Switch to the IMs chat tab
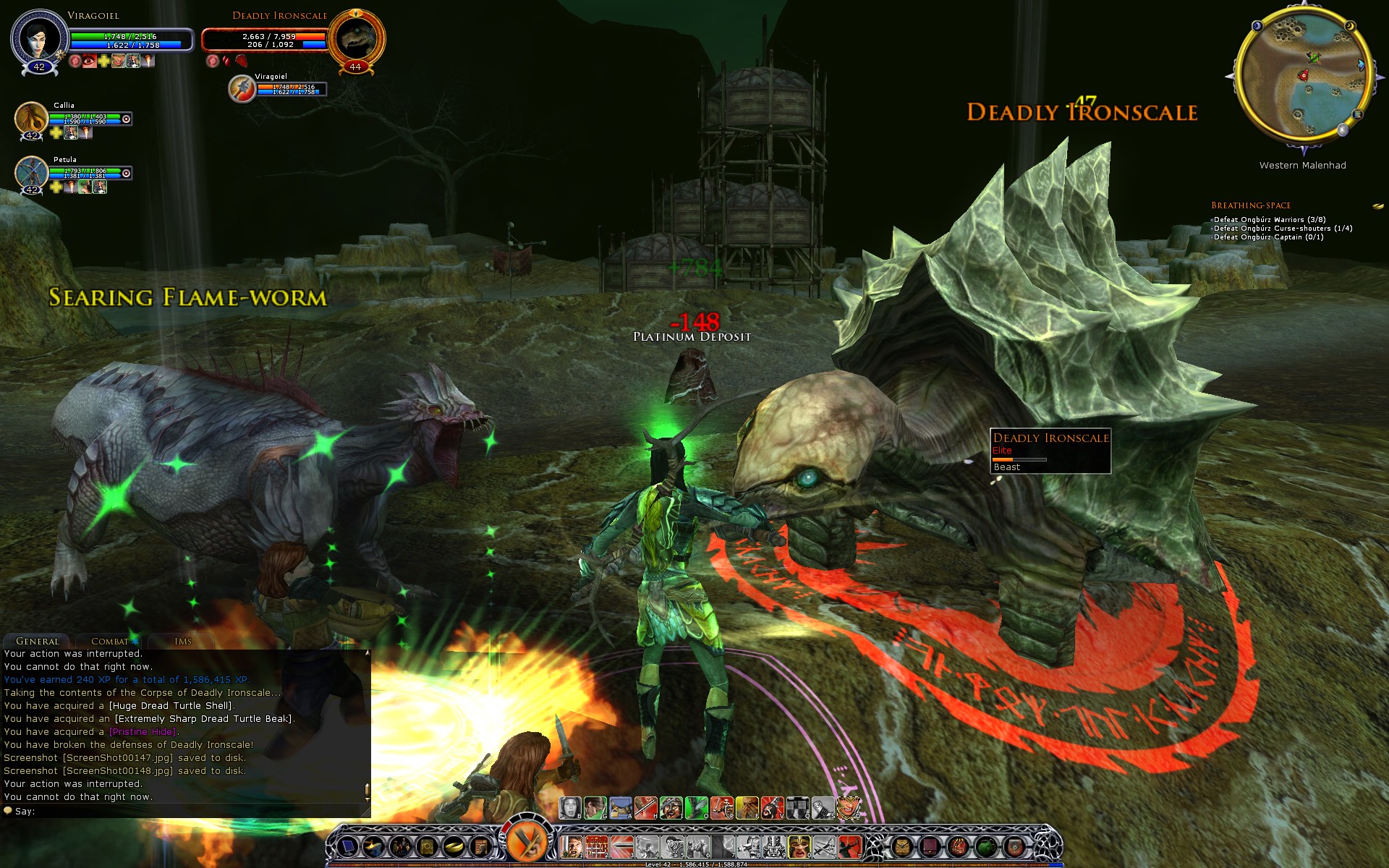The image size is (1389, 868). pyautogui.click(x=183, y=641)
